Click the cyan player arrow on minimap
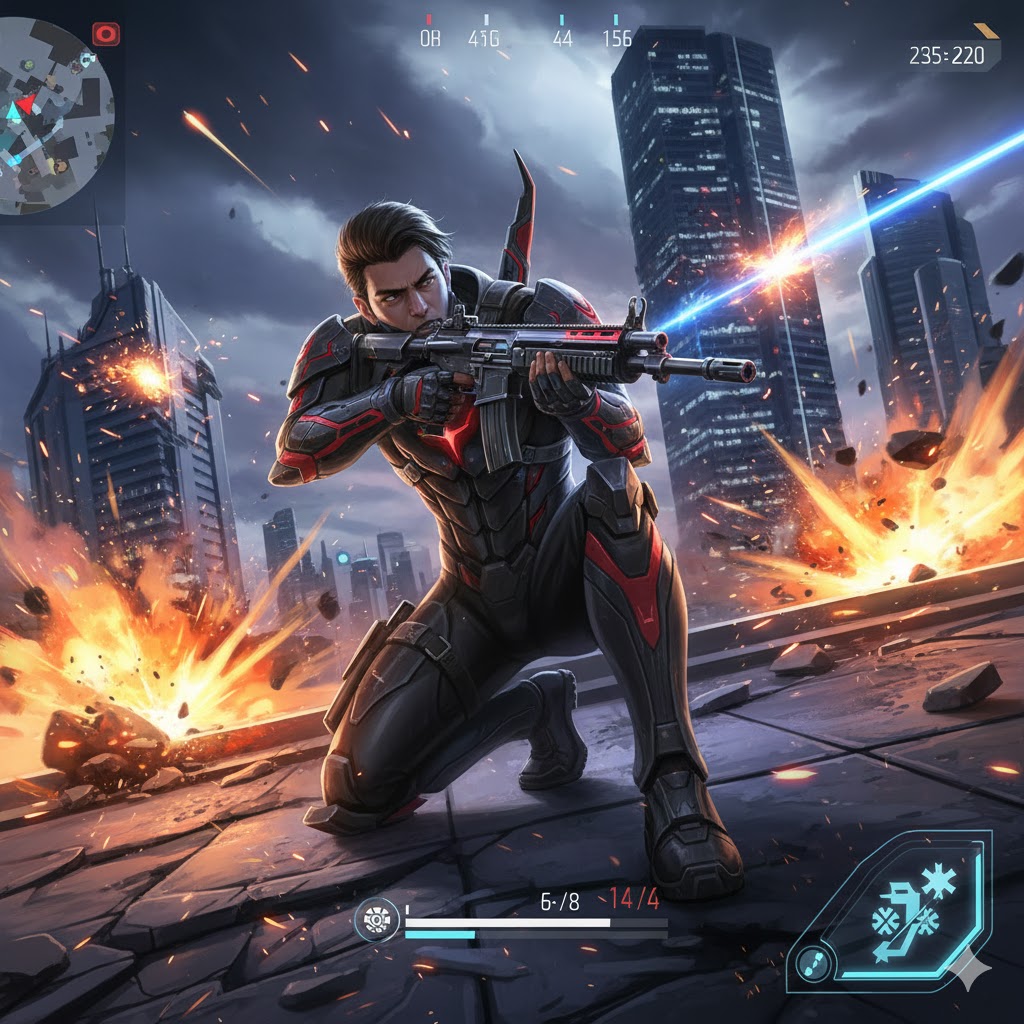This screenshot has width=1024, height=1024. pyautogui.click(x=14, y=113)
